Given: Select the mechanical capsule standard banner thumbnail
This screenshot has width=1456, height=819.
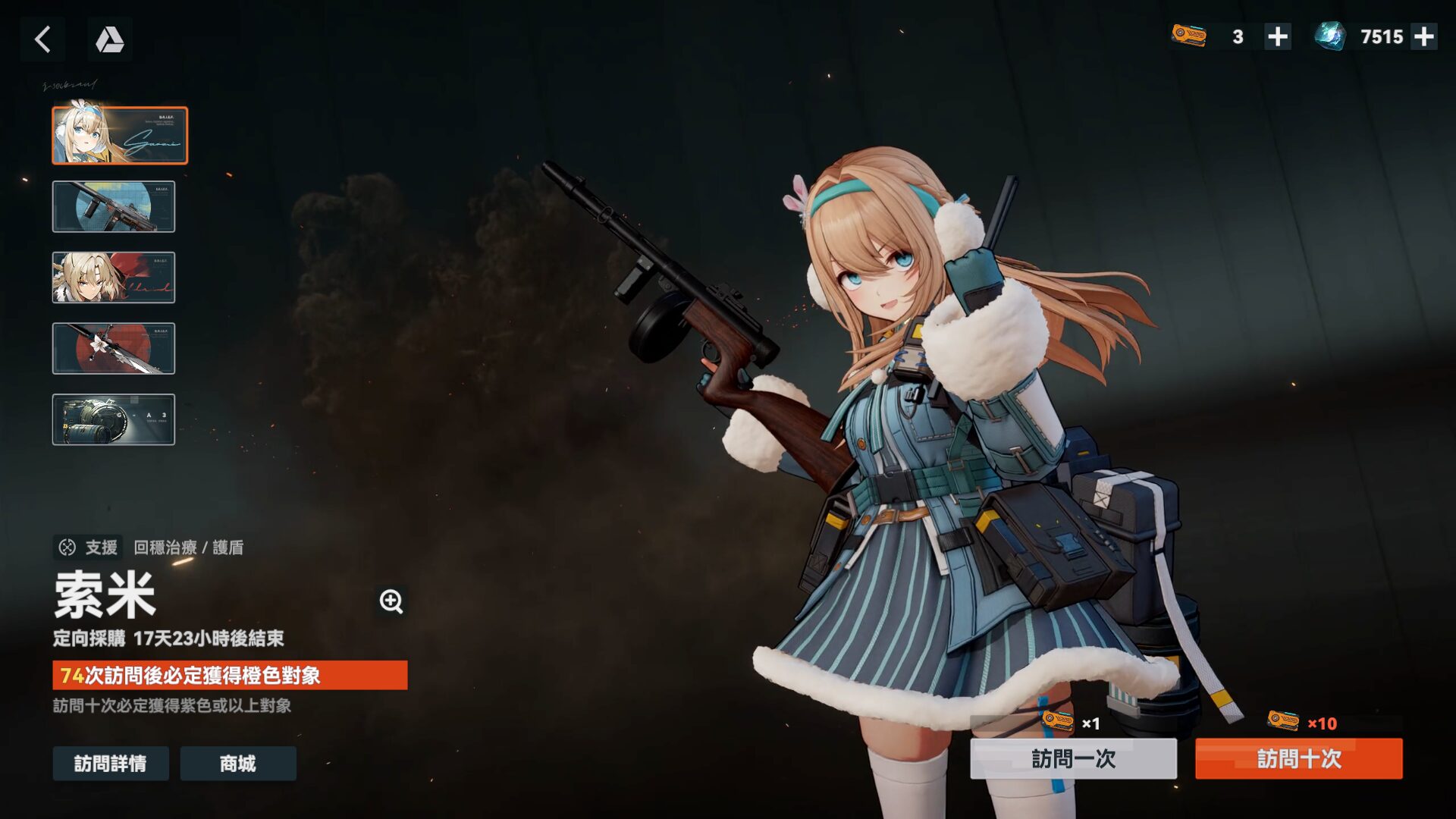Looking at the screenshot, I should (114, 419).
